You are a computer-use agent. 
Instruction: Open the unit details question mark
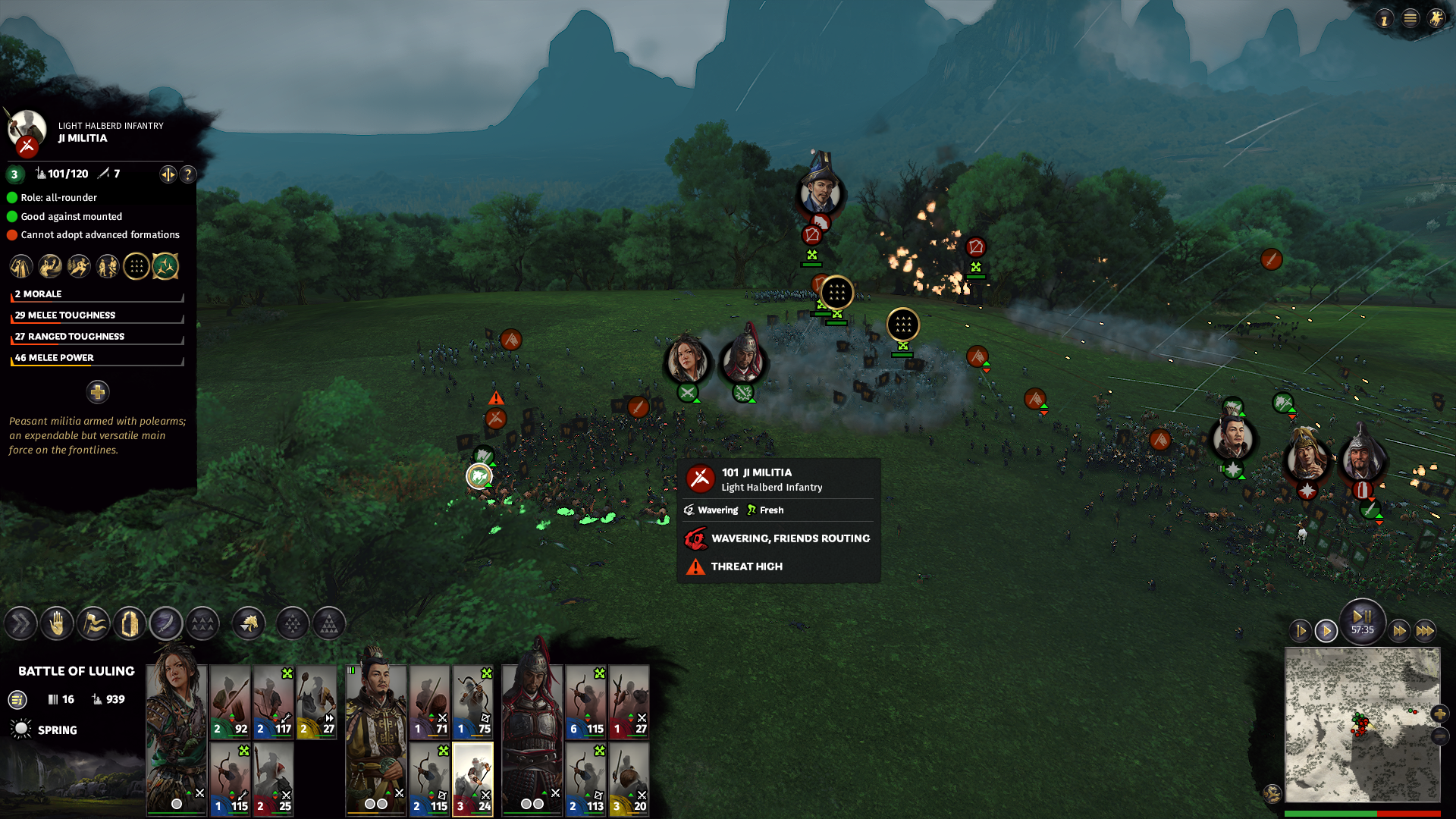[188, 174]
